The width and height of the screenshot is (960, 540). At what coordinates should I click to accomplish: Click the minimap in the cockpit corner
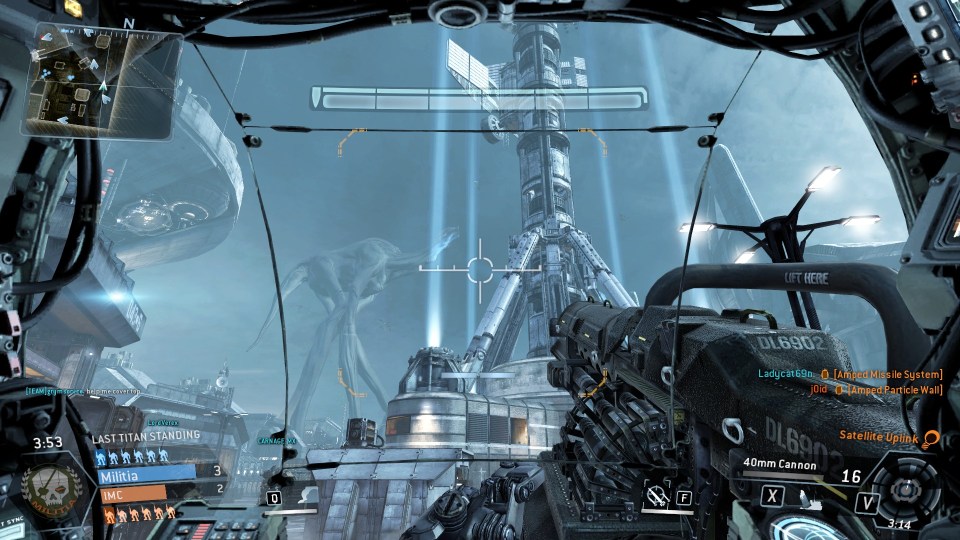click(102, 81)
